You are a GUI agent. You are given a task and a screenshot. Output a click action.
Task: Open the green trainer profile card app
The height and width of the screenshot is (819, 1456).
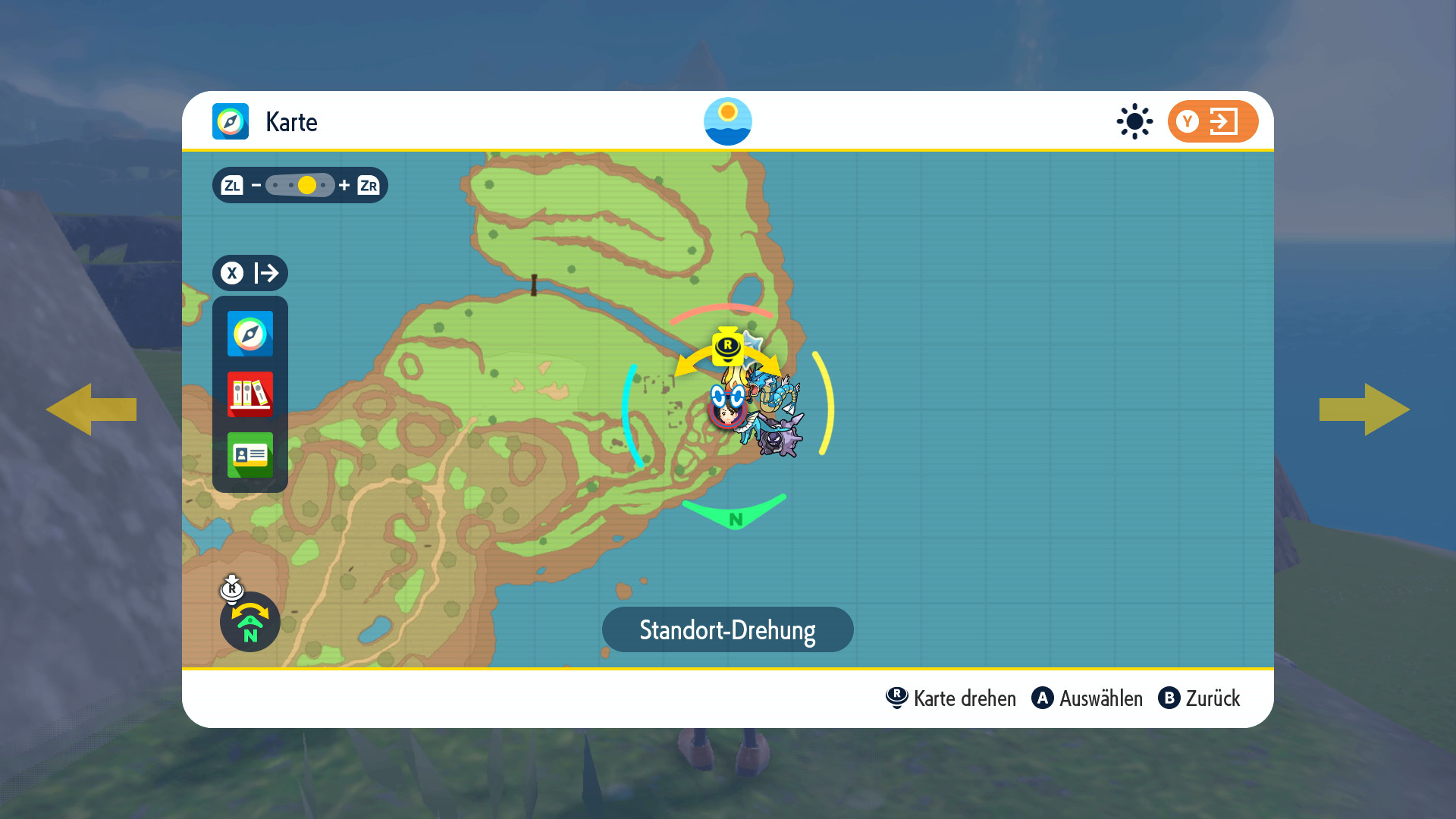[249, 454]
